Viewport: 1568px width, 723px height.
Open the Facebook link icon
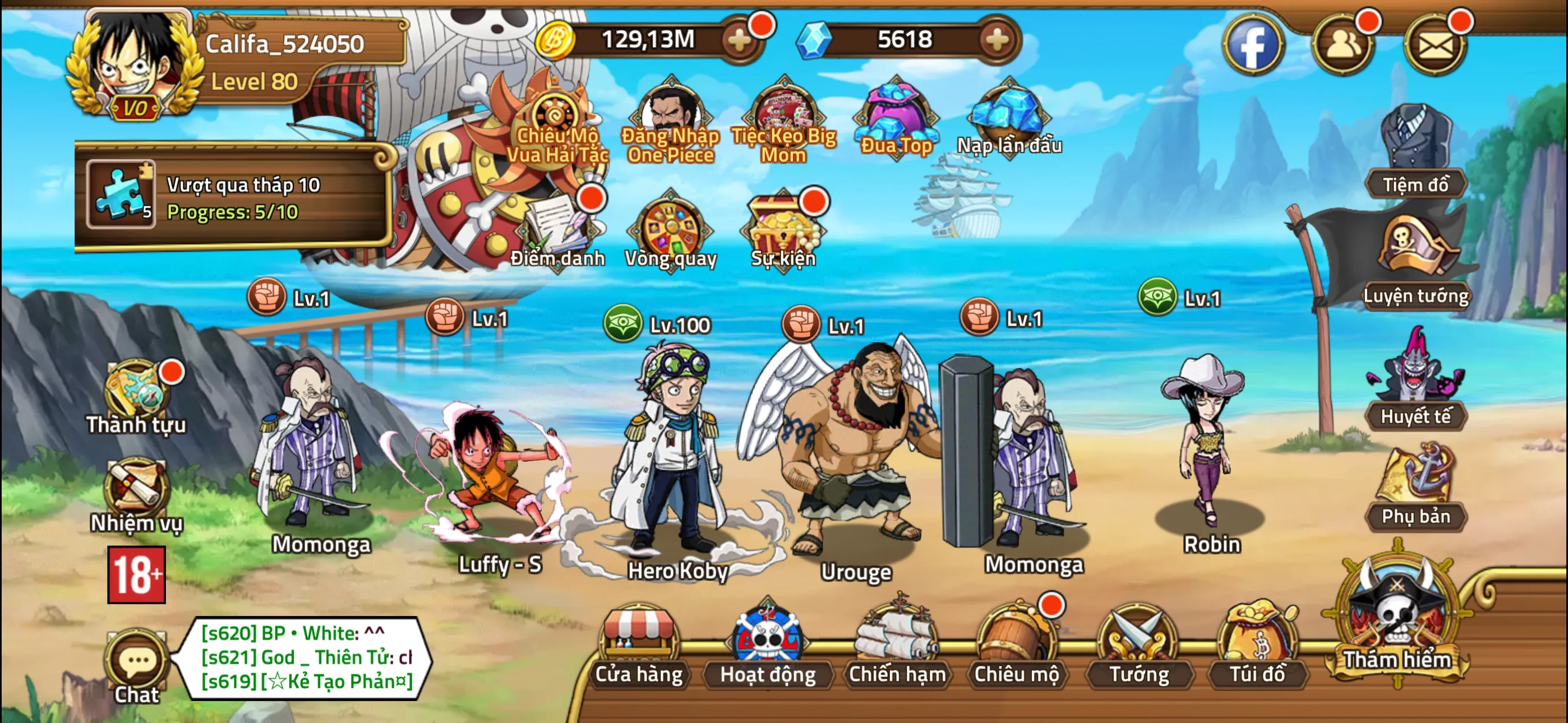(1253, 45)
